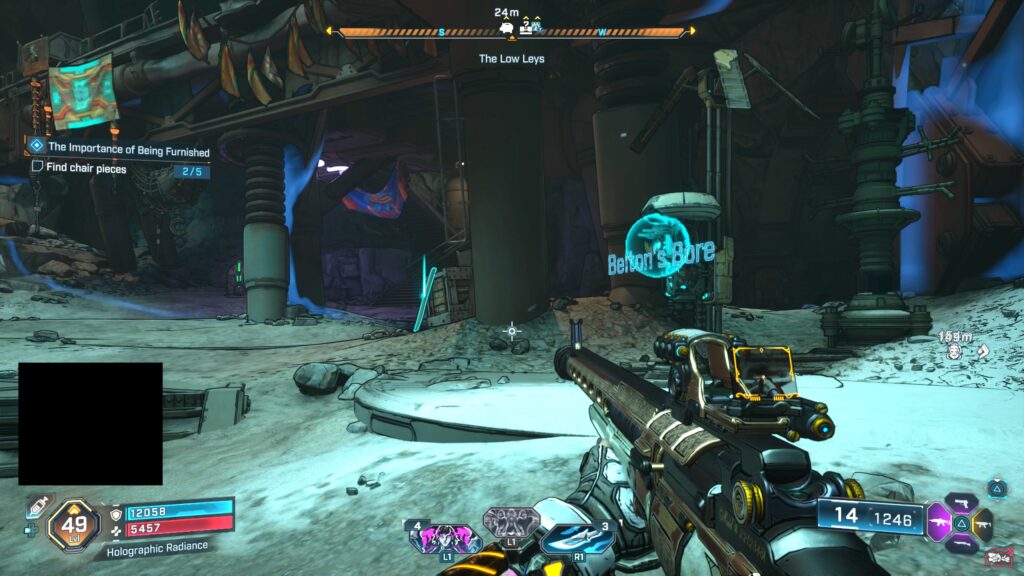The image size is (1024, 576).
Task: Equip the yellow-edged weapon slot
Action: [x=983, y=522]
